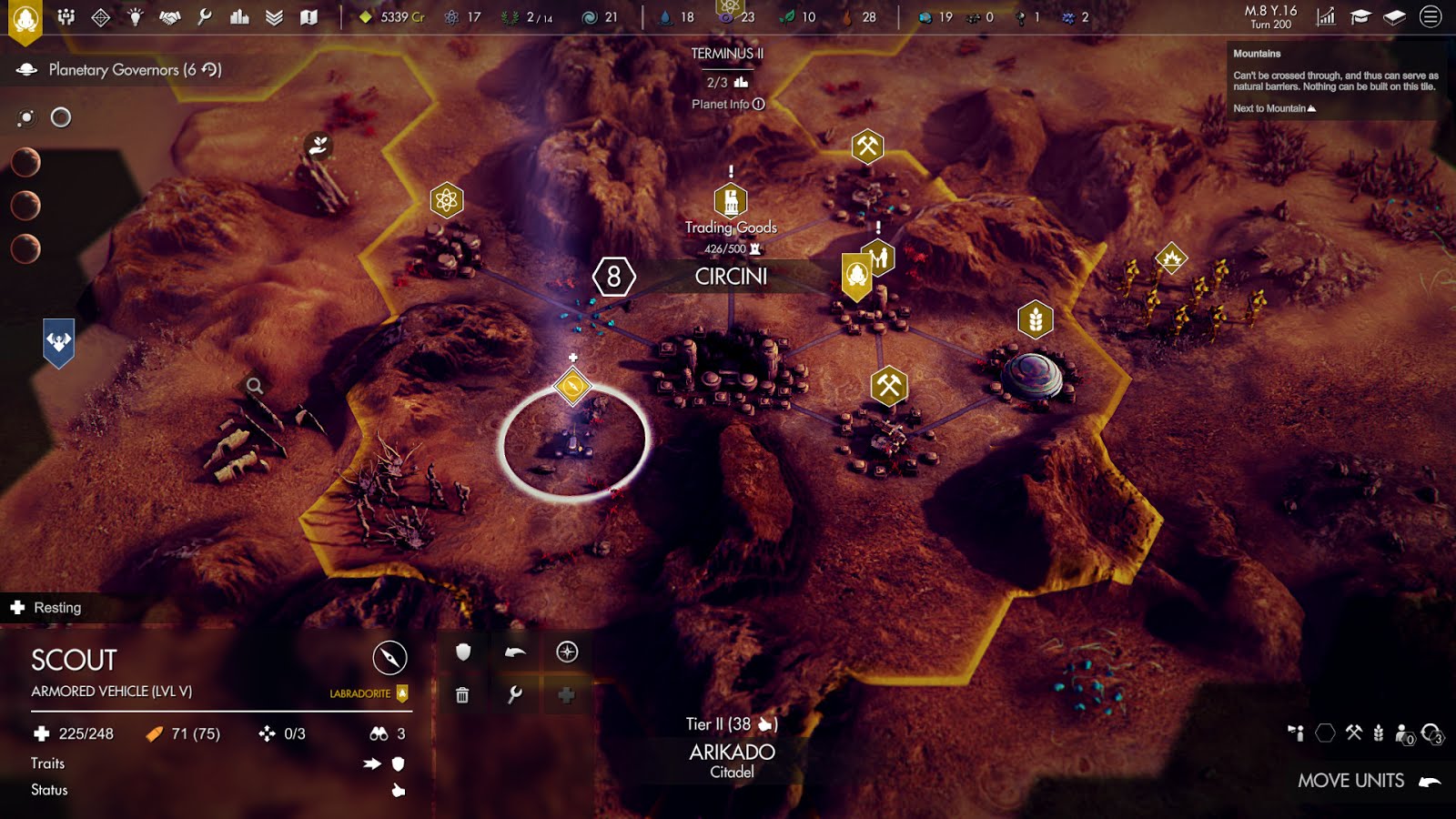The width and height of the screenshot is (1456, 819).
Task: Open the main hamburger menu
Action: coord(1431,17)
